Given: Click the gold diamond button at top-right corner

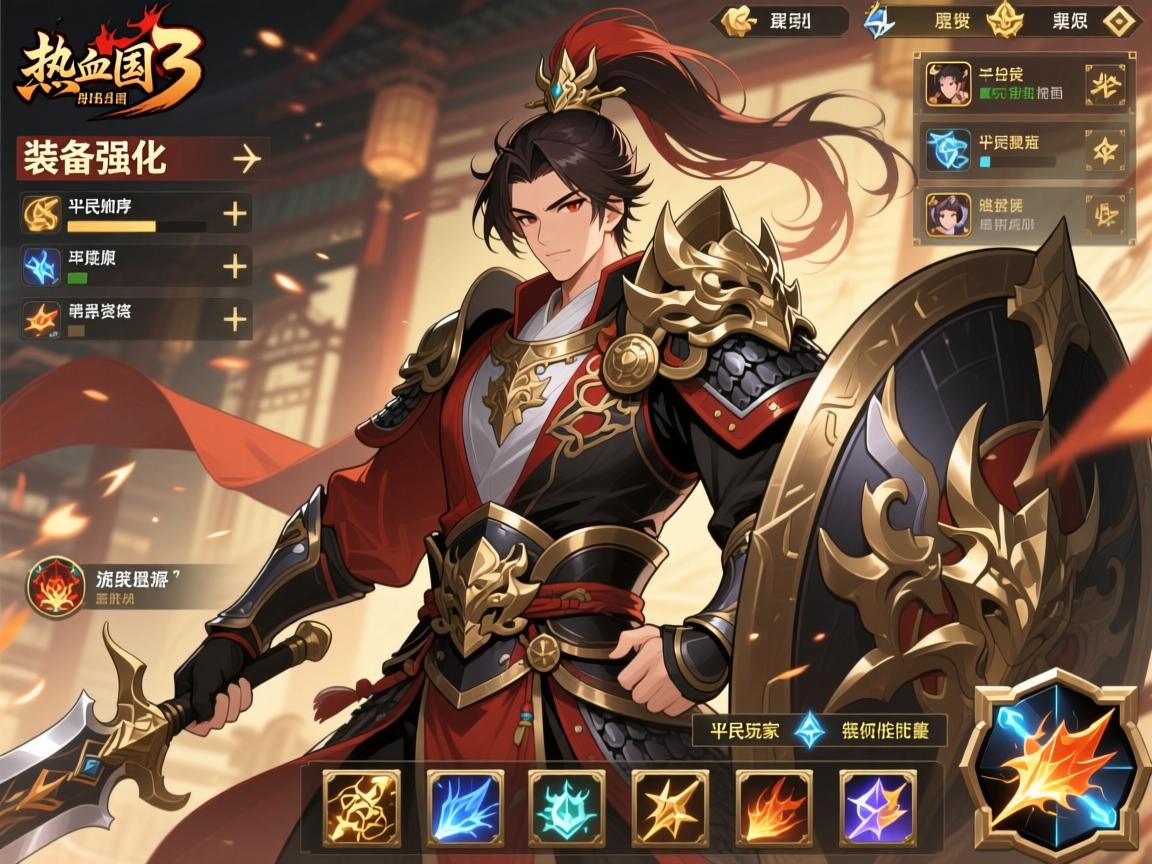Looking at the screenshot, I should tap(1118, 20).
